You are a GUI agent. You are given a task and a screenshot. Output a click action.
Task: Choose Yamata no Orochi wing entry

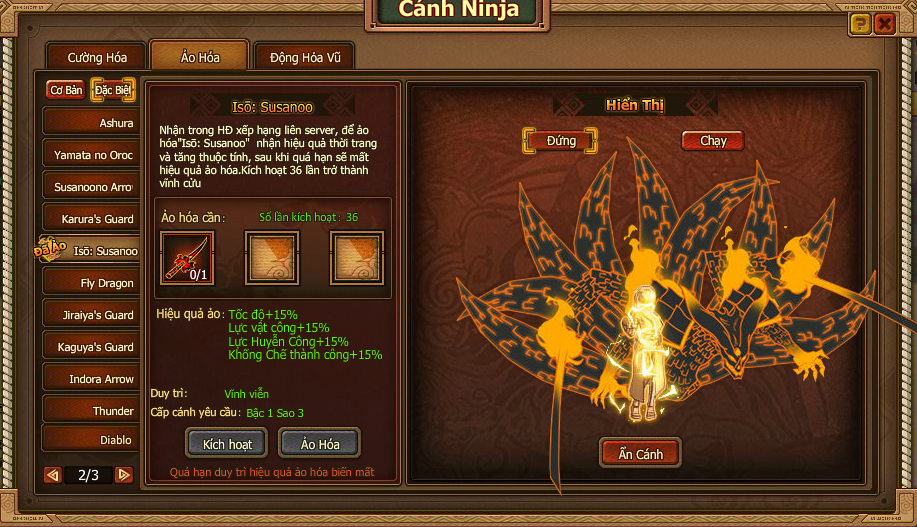(90, 155)
